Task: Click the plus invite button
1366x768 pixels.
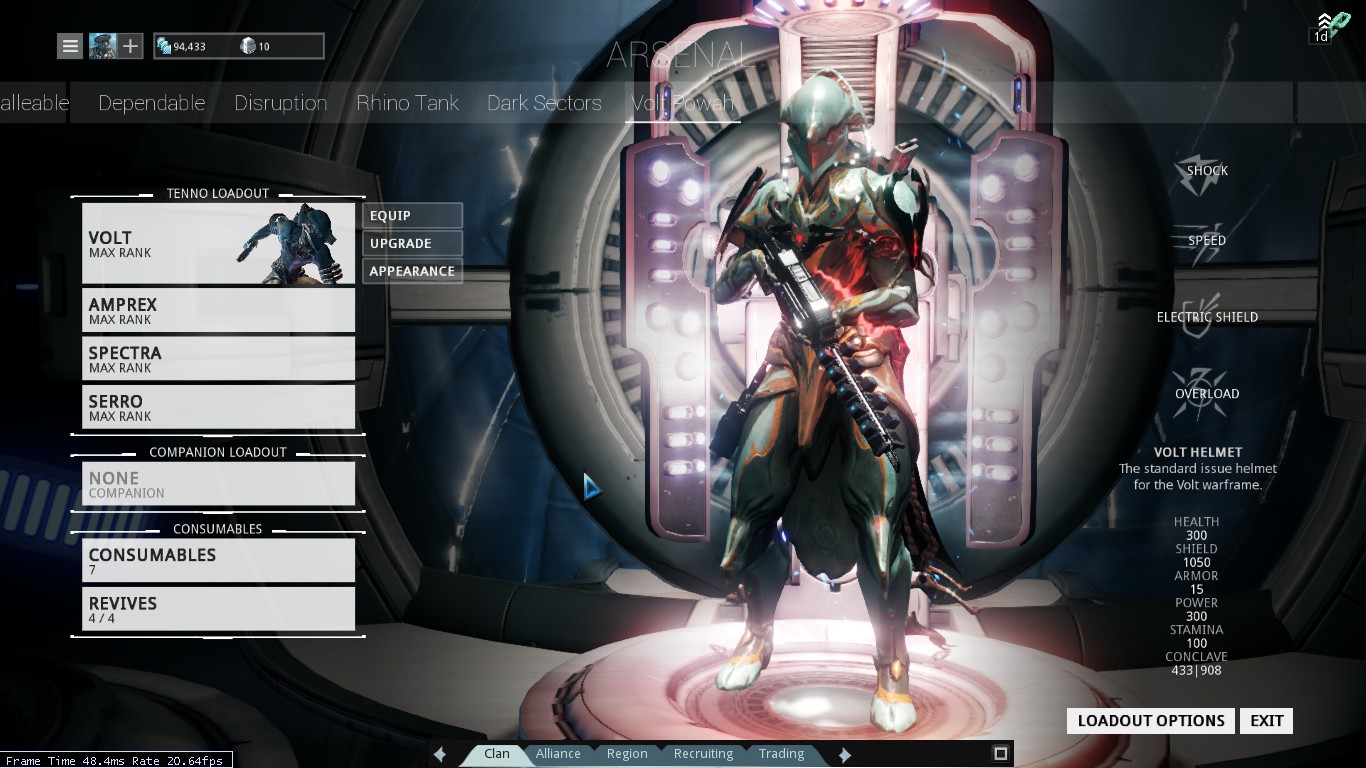Action: pyautogui.click(x=131, y=46)
